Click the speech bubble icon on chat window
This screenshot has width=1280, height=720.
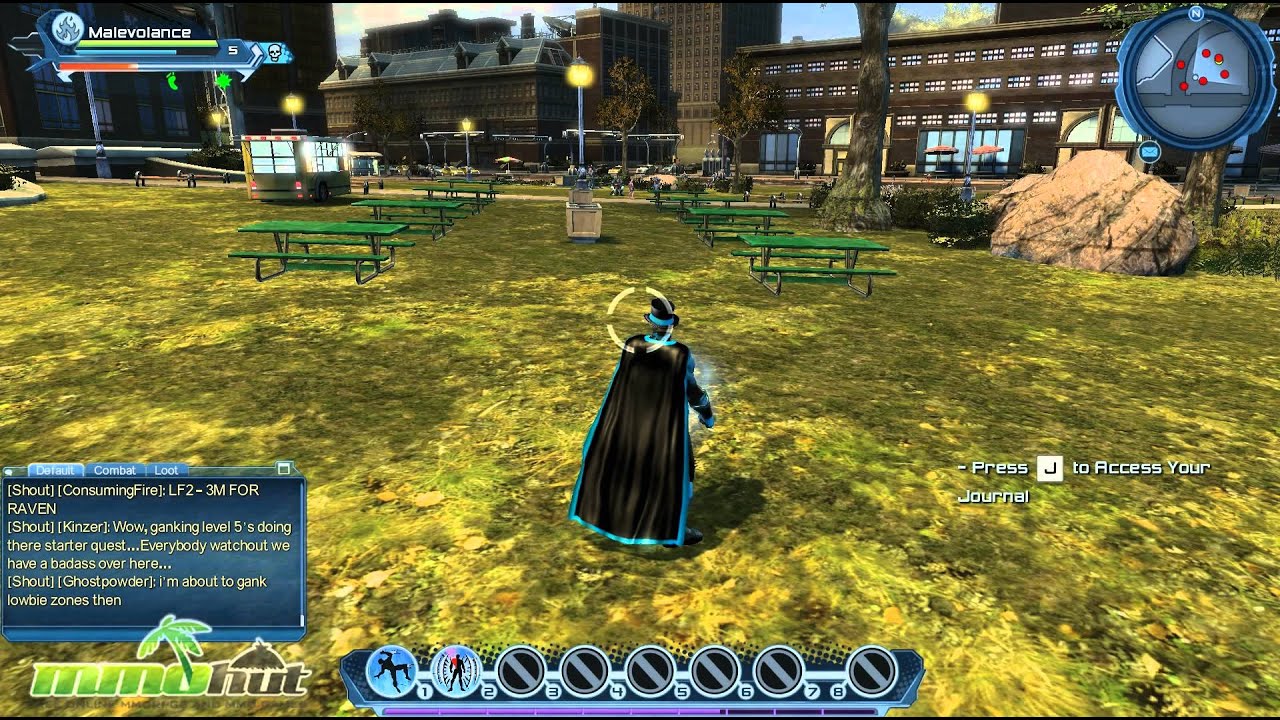click(9, 471)
